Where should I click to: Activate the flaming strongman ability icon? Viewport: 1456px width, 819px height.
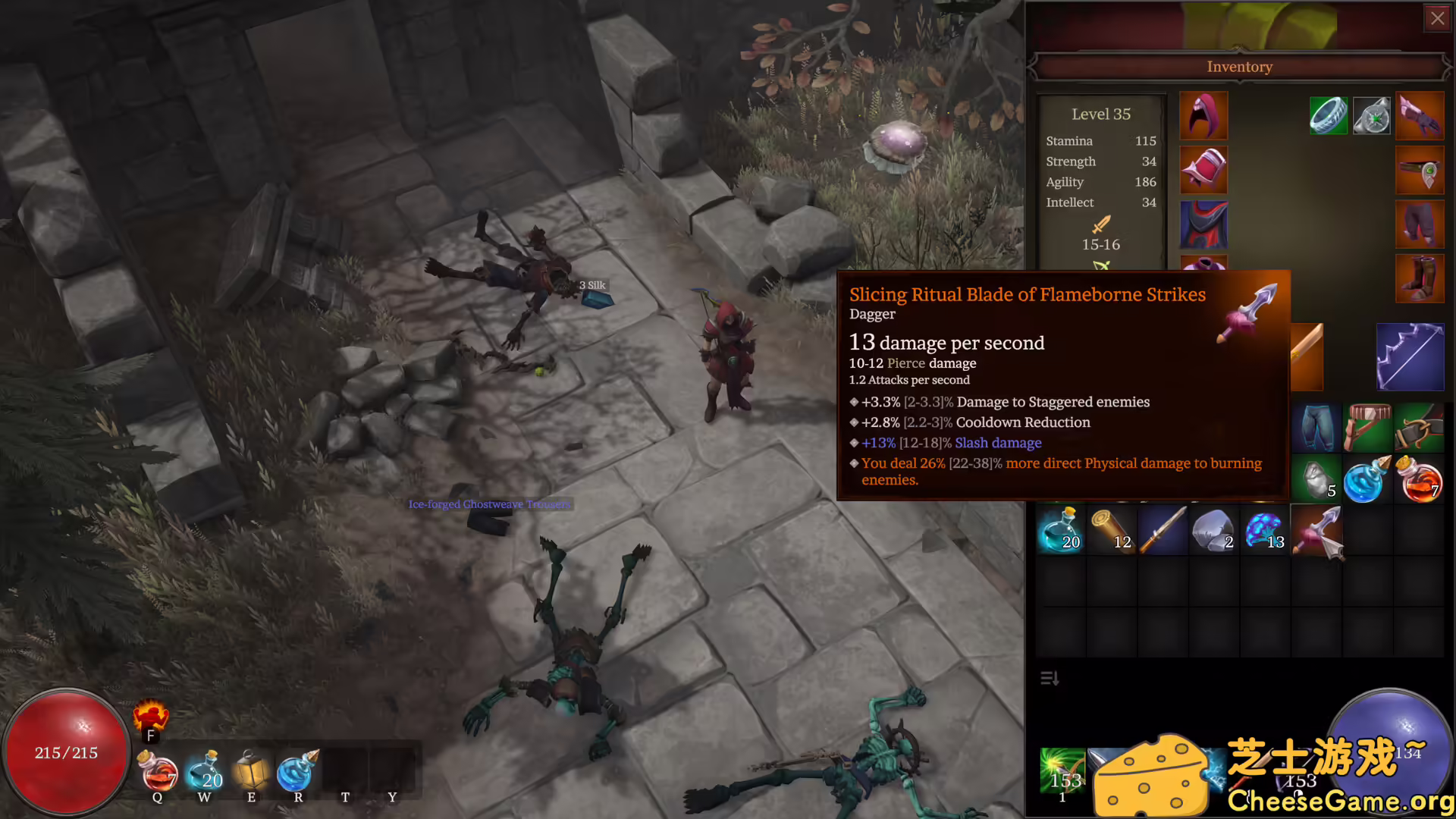[150, 716]
